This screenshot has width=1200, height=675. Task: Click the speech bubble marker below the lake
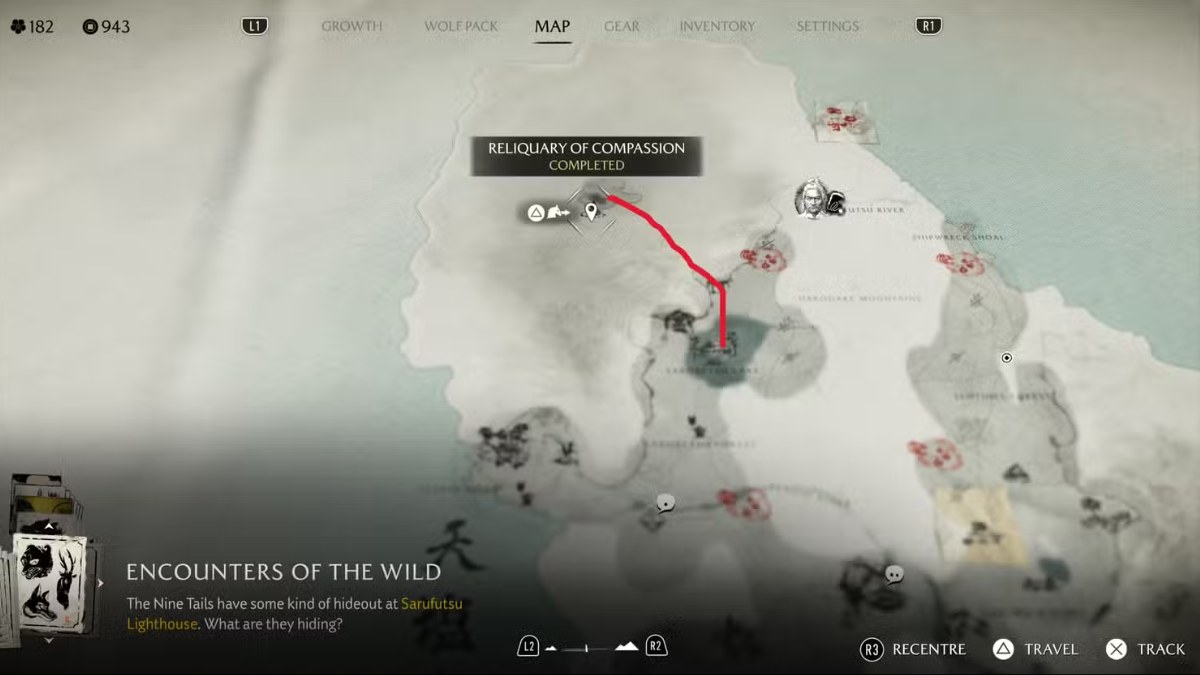pyautogui.click(x=665, y=503)
